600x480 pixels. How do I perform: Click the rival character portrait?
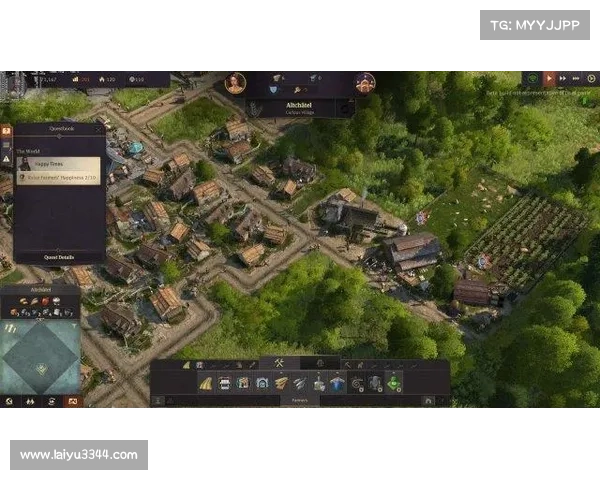365,83
